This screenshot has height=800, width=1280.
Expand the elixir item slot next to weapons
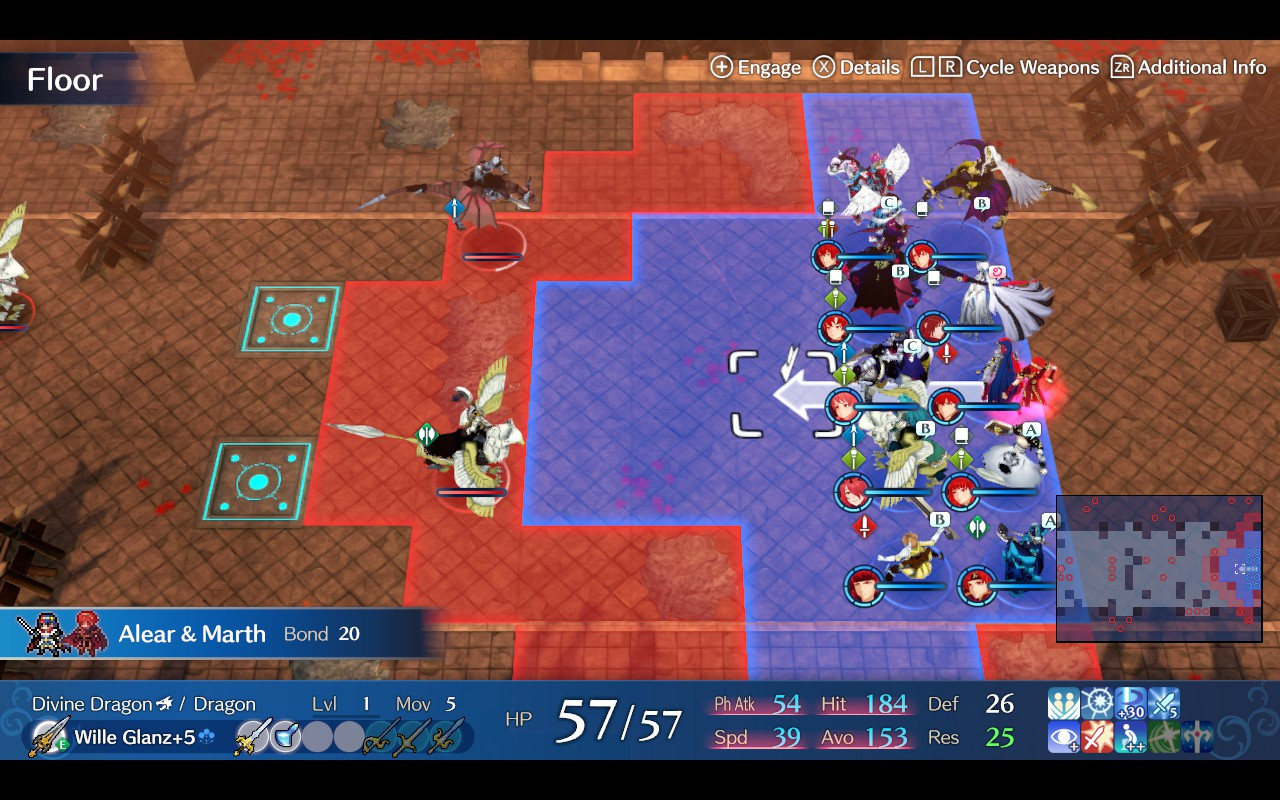(x=285, y=737)
